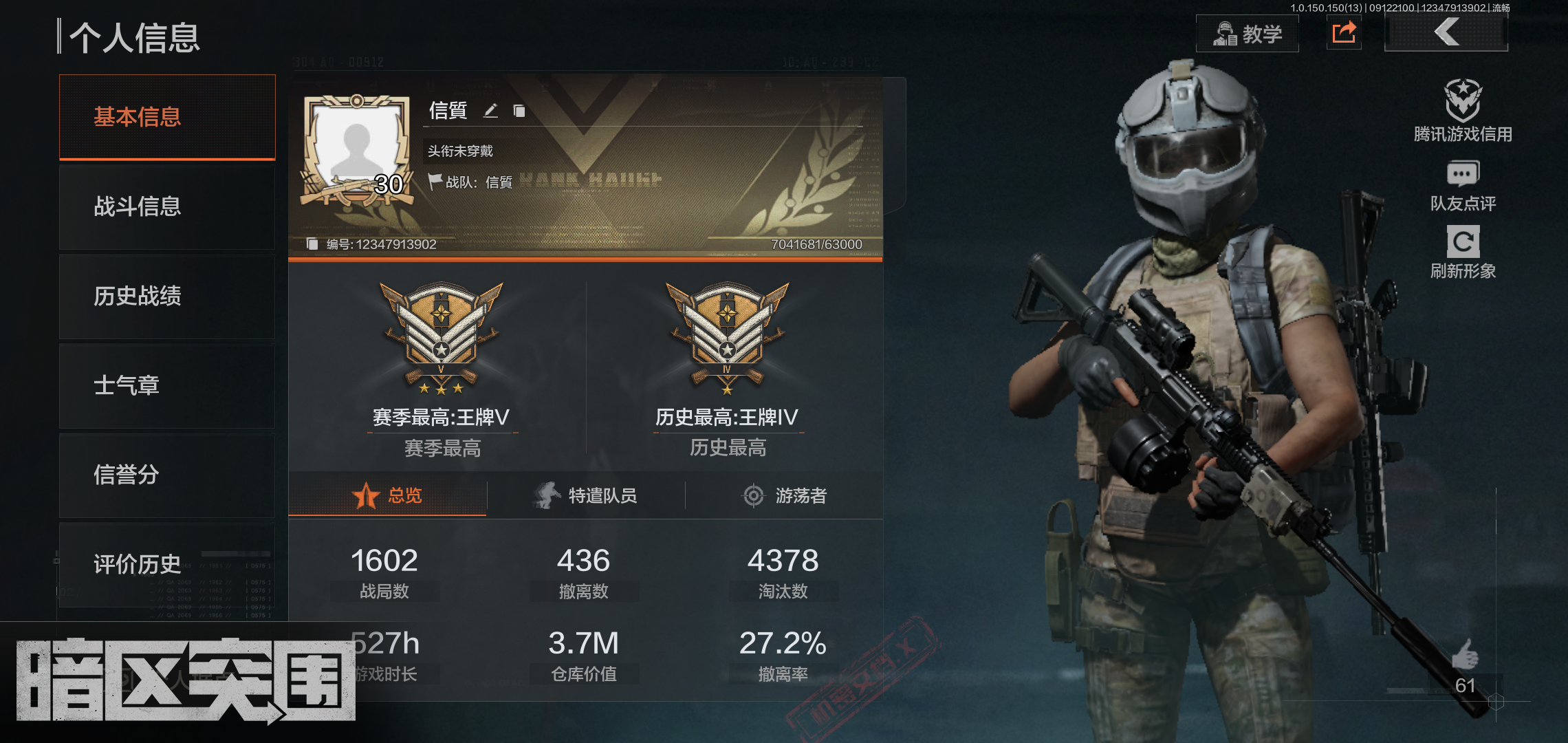Copy the player name beside the pencil
Screen dimensions: 1568x743
pos(519,111)
